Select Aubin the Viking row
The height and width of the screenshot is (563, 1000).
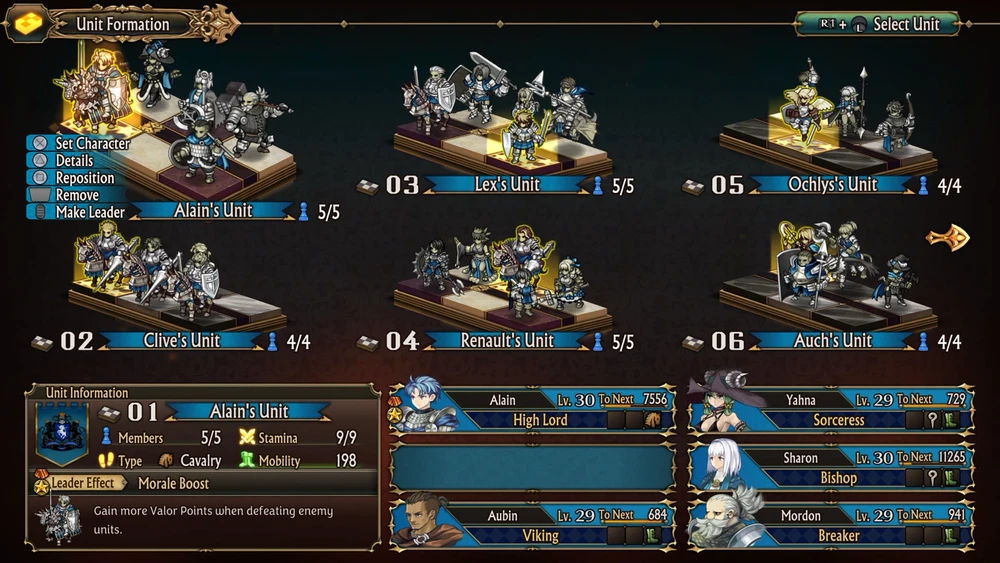coord(532,525)
